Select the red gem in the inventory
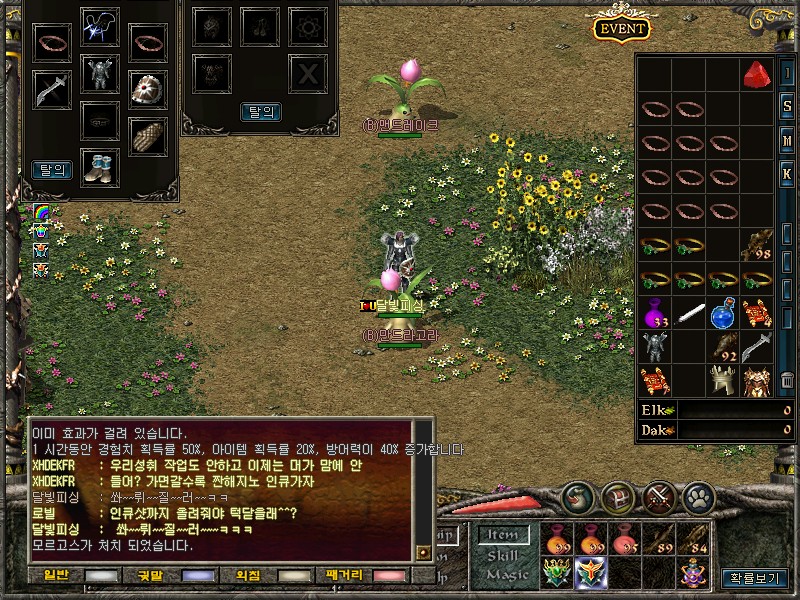This screenshot has width=800, height=600. [x=756, y=74]
